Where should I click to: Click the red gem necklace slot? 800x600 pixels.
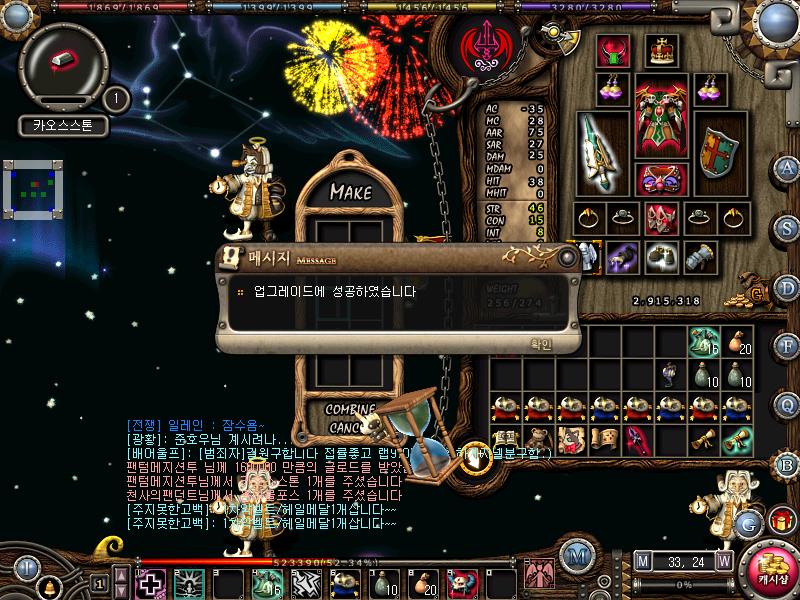tap(612, 50)
